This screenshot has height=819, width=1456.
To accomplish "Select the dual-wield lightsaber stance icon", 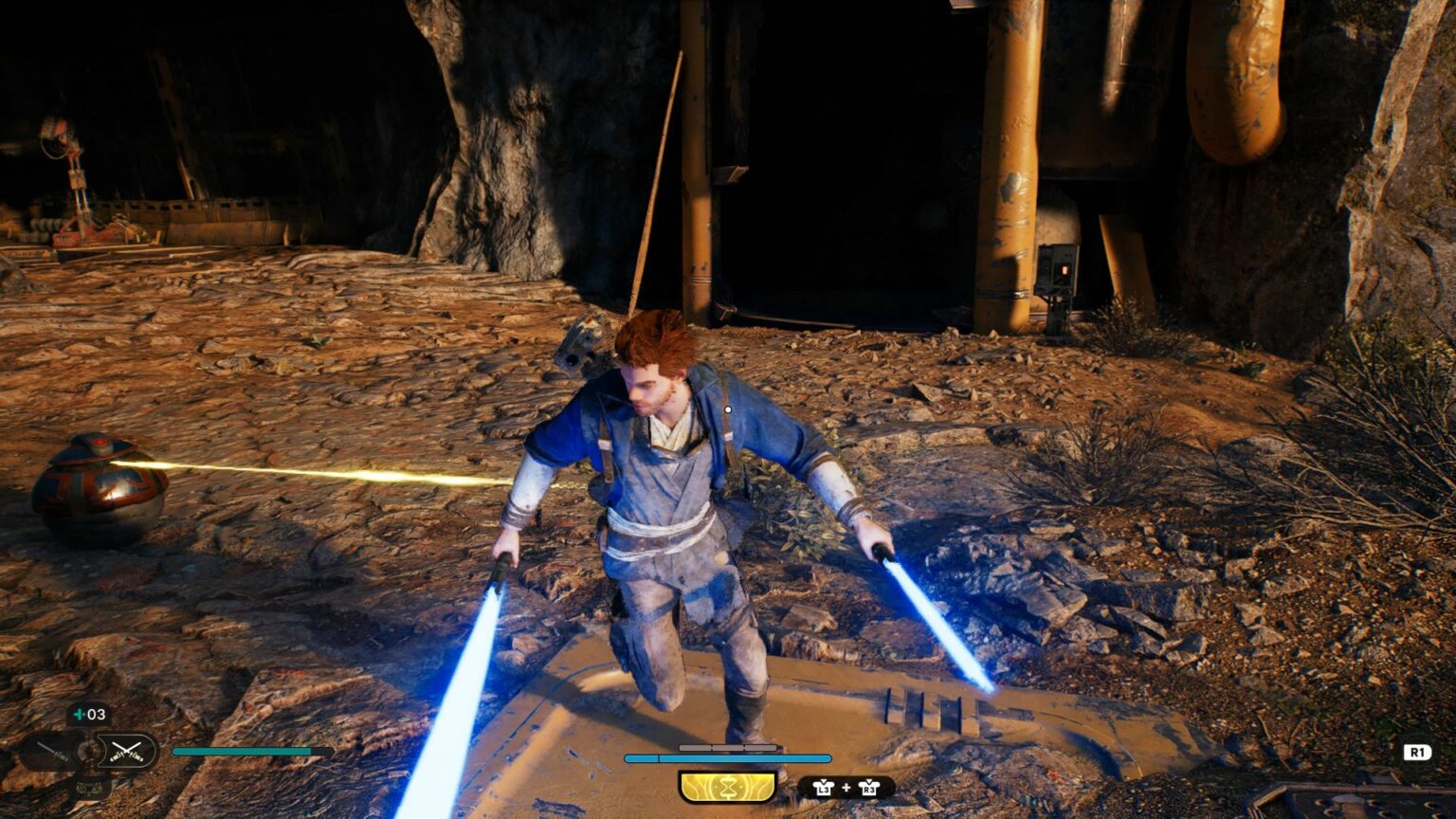I will tap(127, 752).
